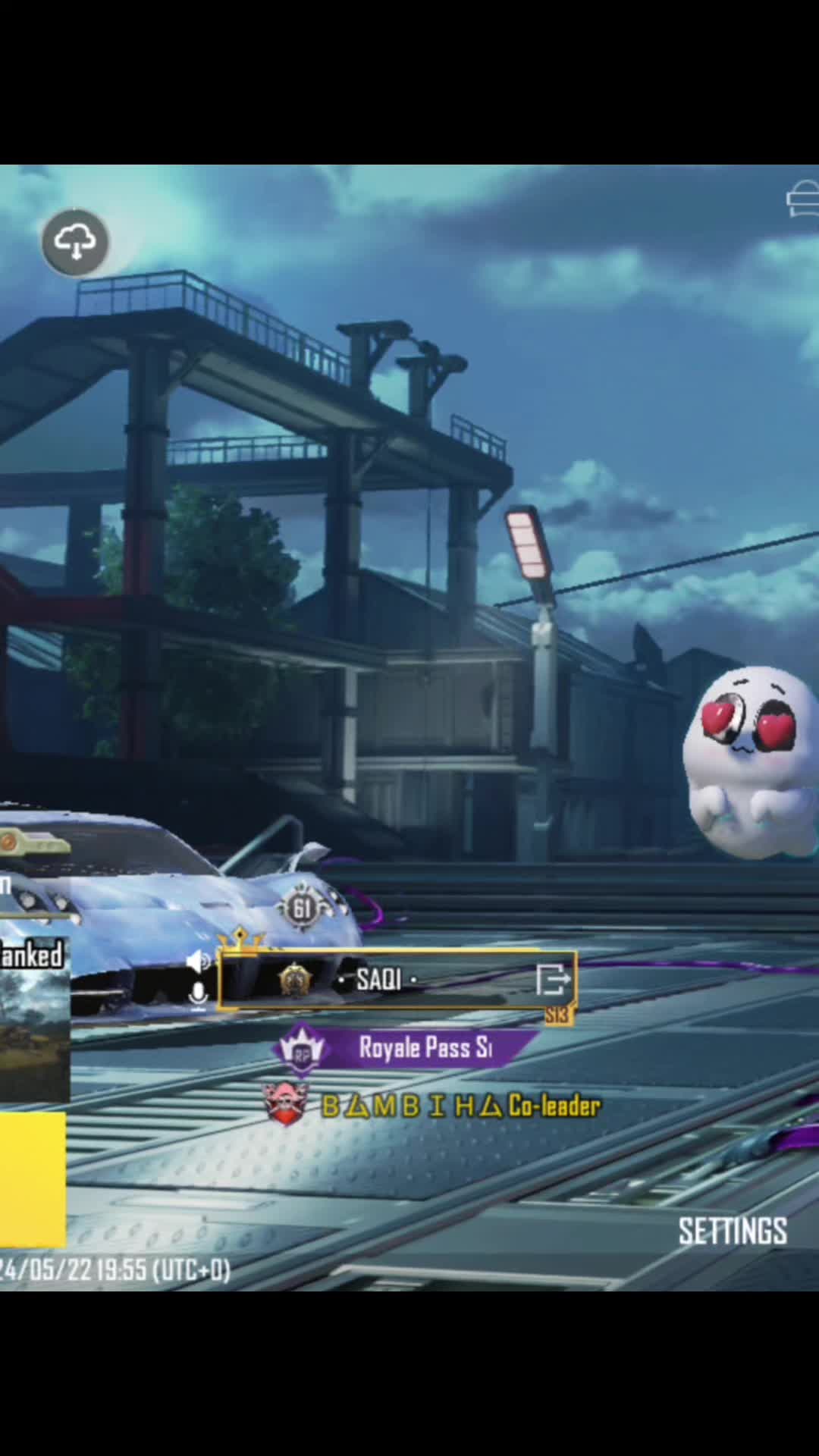Open the cloud download icon

tap(74, 243)
